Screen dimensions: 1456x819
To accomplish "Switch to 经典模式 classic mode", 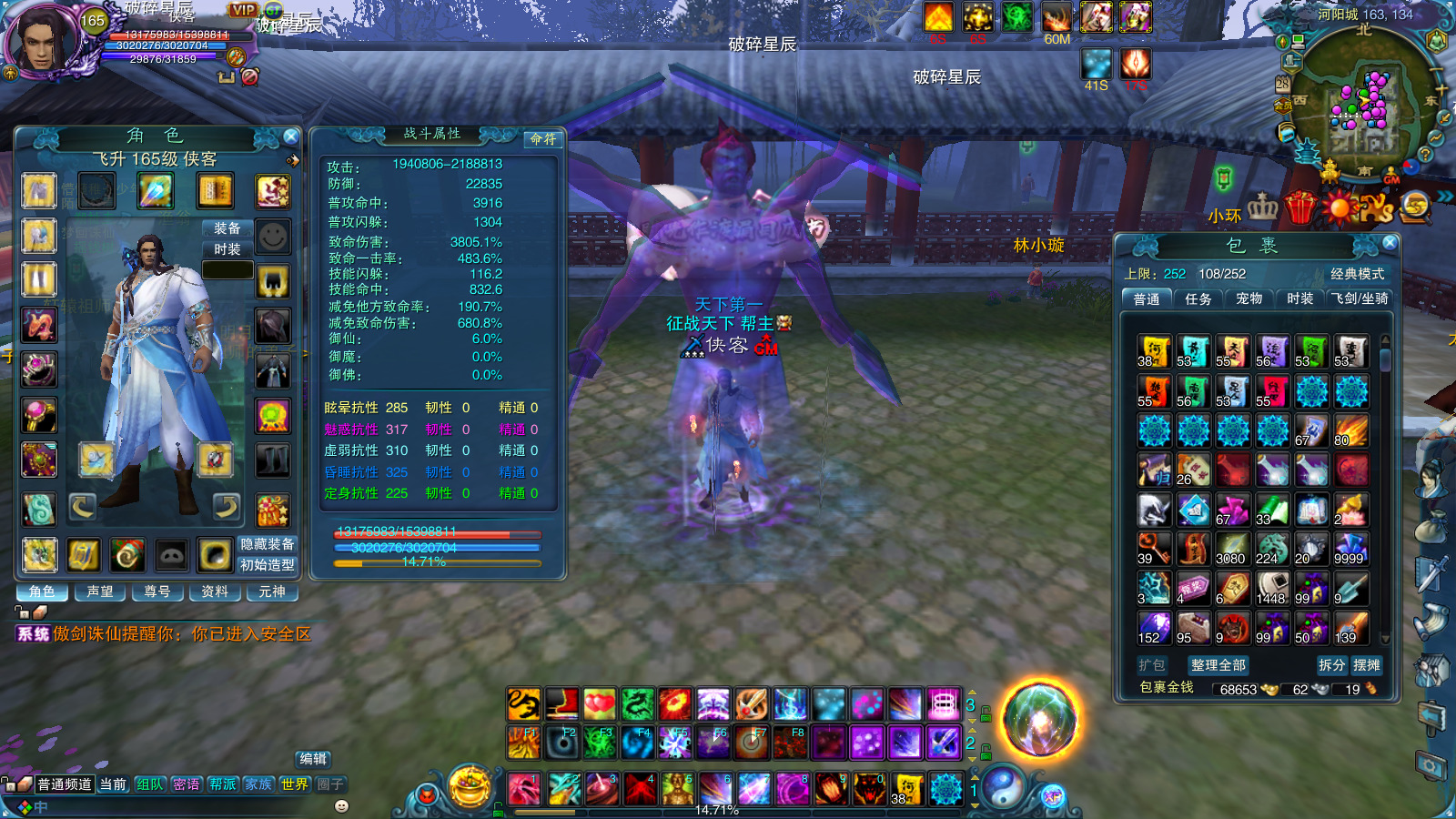I will [1357, 274].
